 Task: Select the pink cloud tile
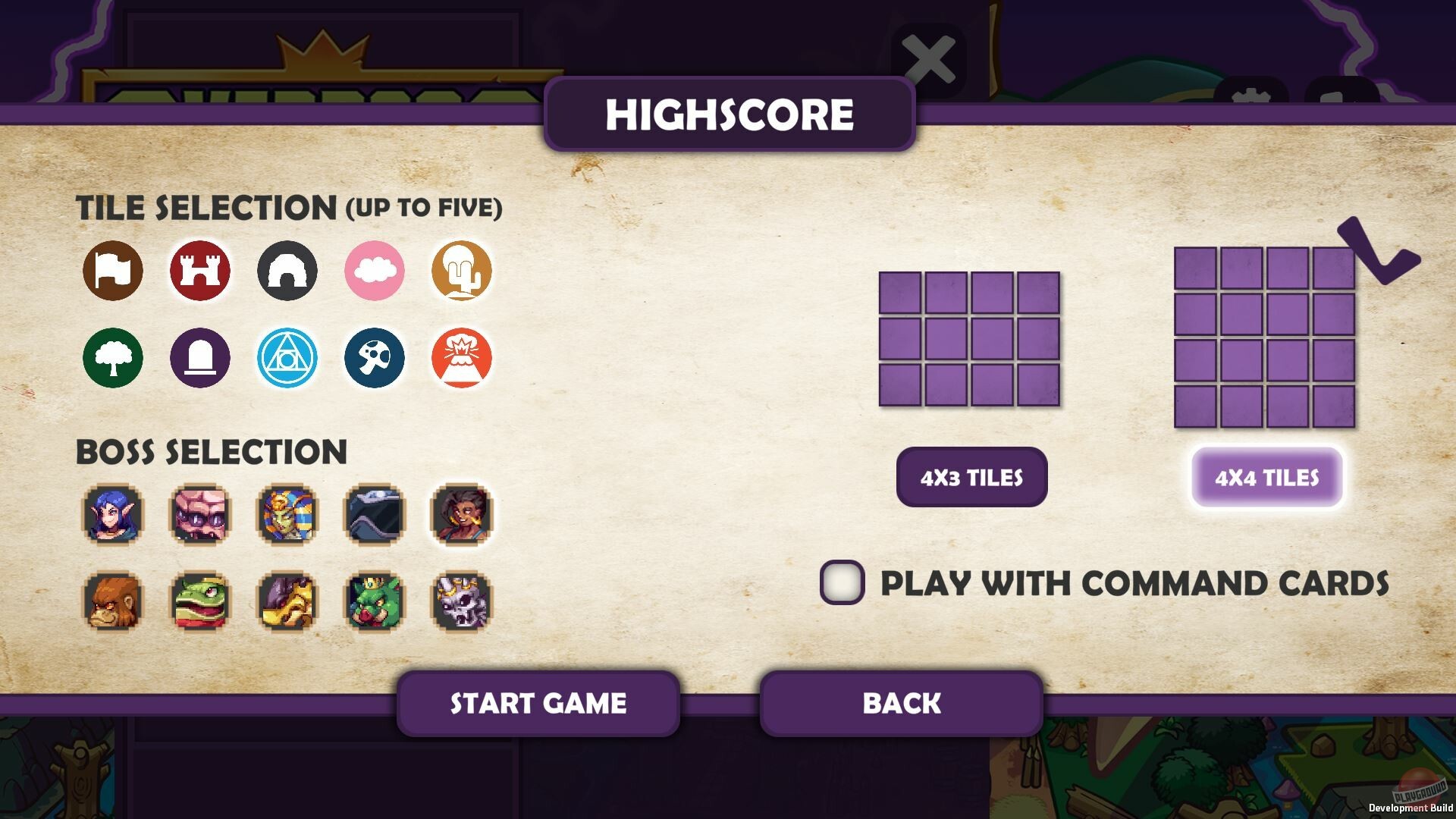375,271
